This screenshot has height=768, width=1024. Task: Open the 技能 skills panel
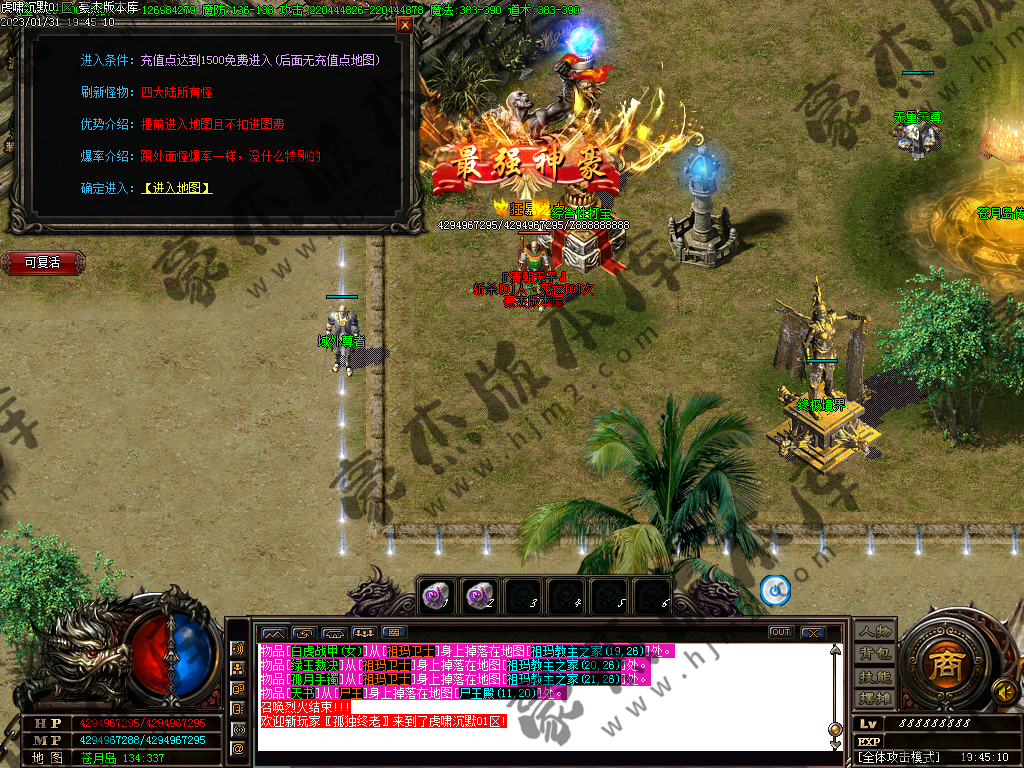click(x=874, y=676)
